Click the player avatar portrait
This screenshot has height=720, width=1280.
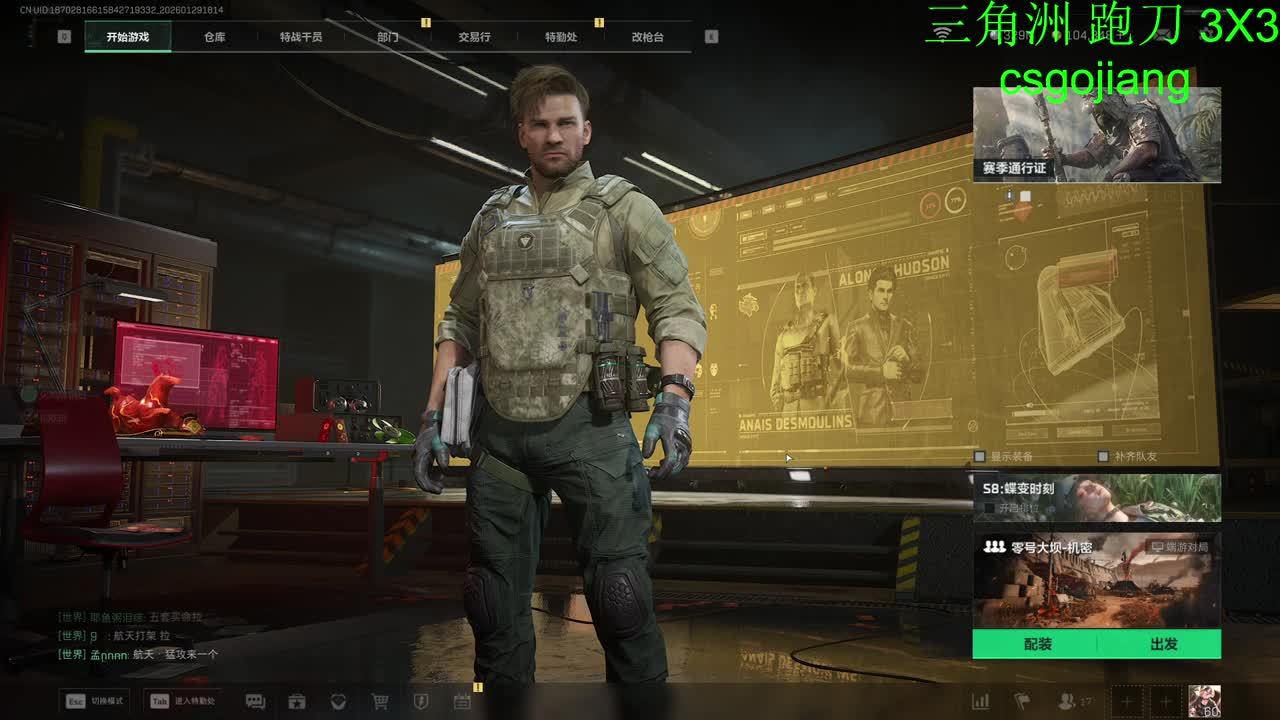tap(1204, 701)
